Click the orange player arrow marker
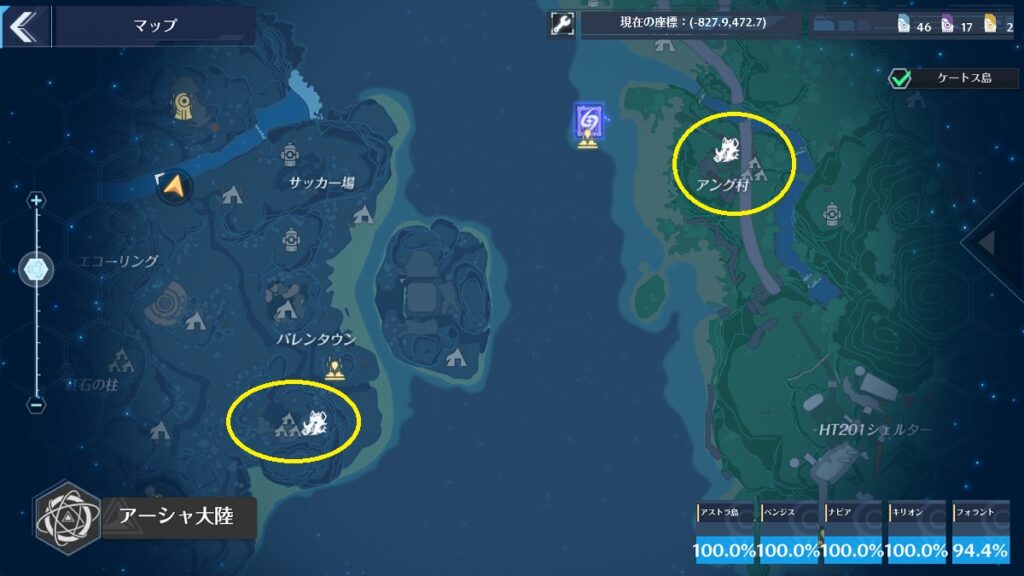The height and width of the screenshot is (576, 1024). [175, 185]
